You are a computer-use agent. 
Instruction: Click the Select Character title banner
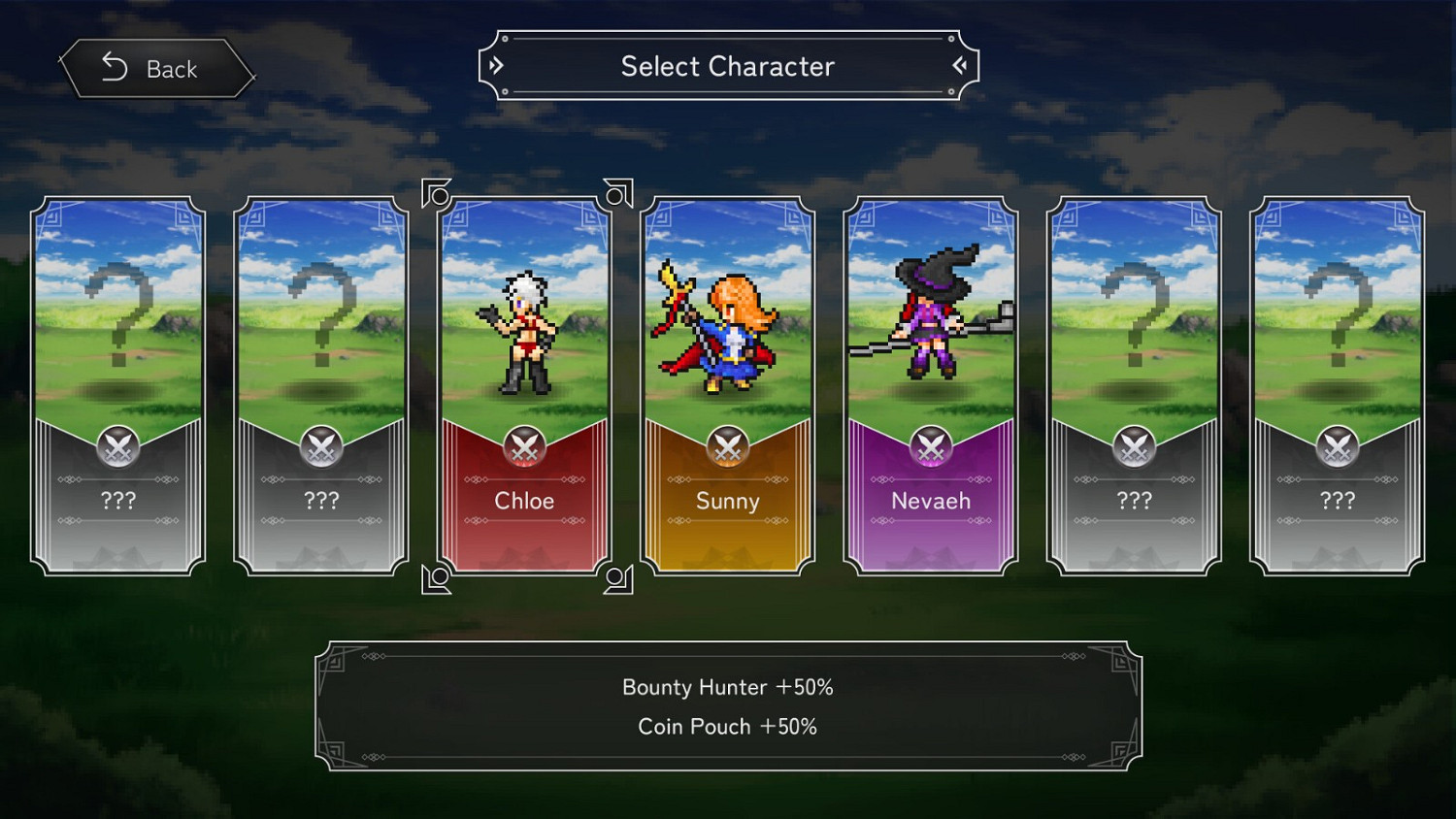pos(727,66)
